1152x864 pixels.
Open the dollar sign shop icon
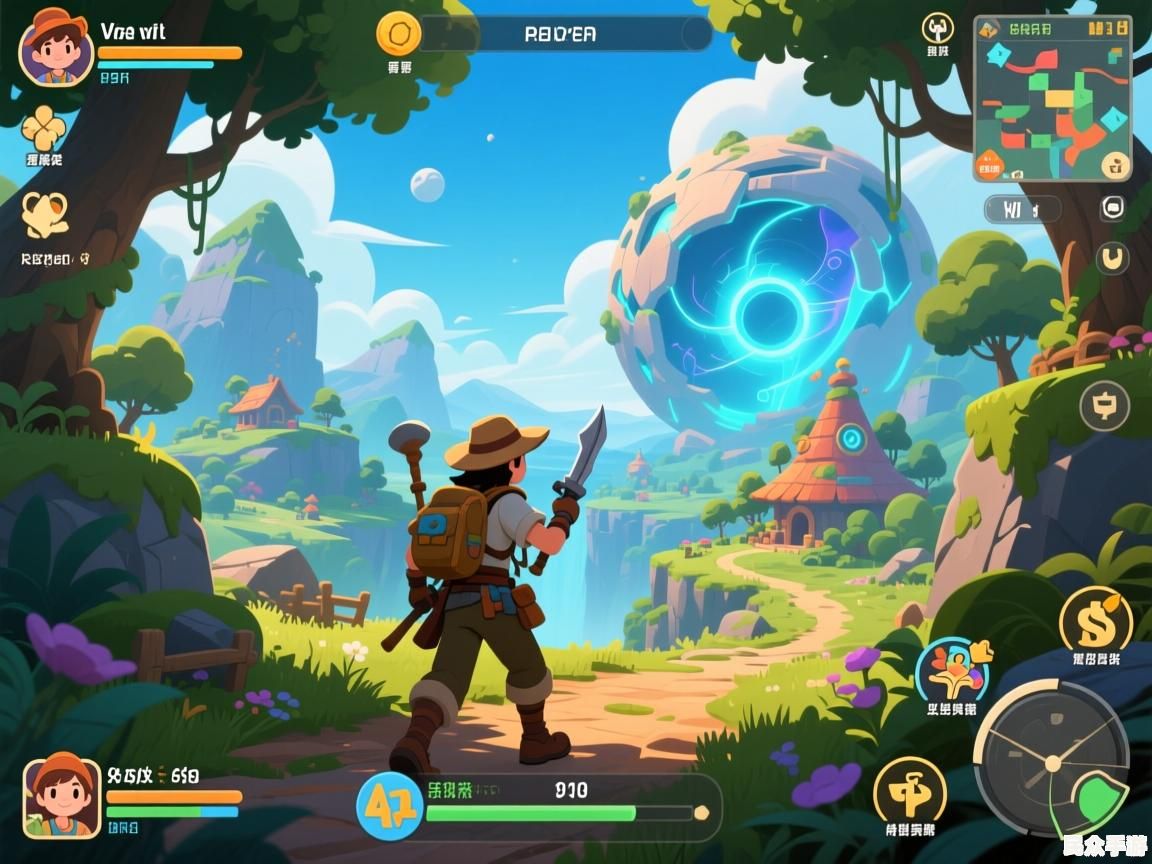pyautogui.click(x=1095, y=622)
